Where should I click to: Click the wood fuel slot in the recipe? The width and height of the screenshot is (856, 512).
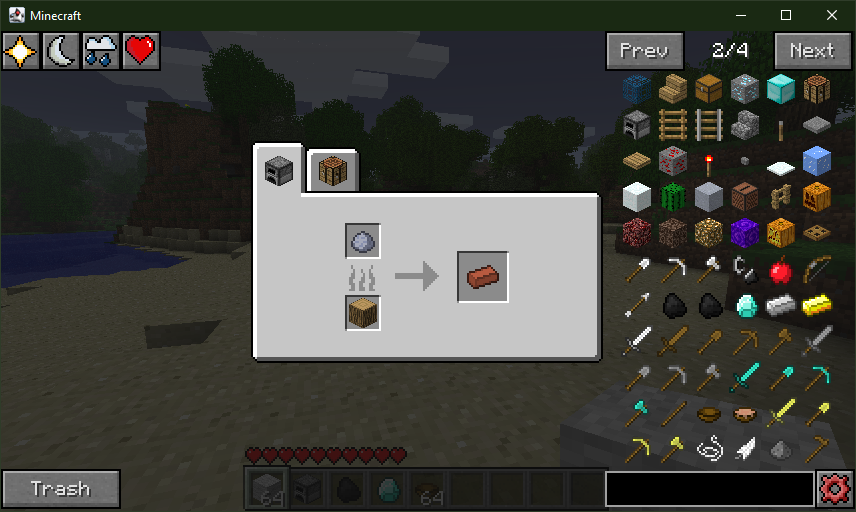point(363,312)
